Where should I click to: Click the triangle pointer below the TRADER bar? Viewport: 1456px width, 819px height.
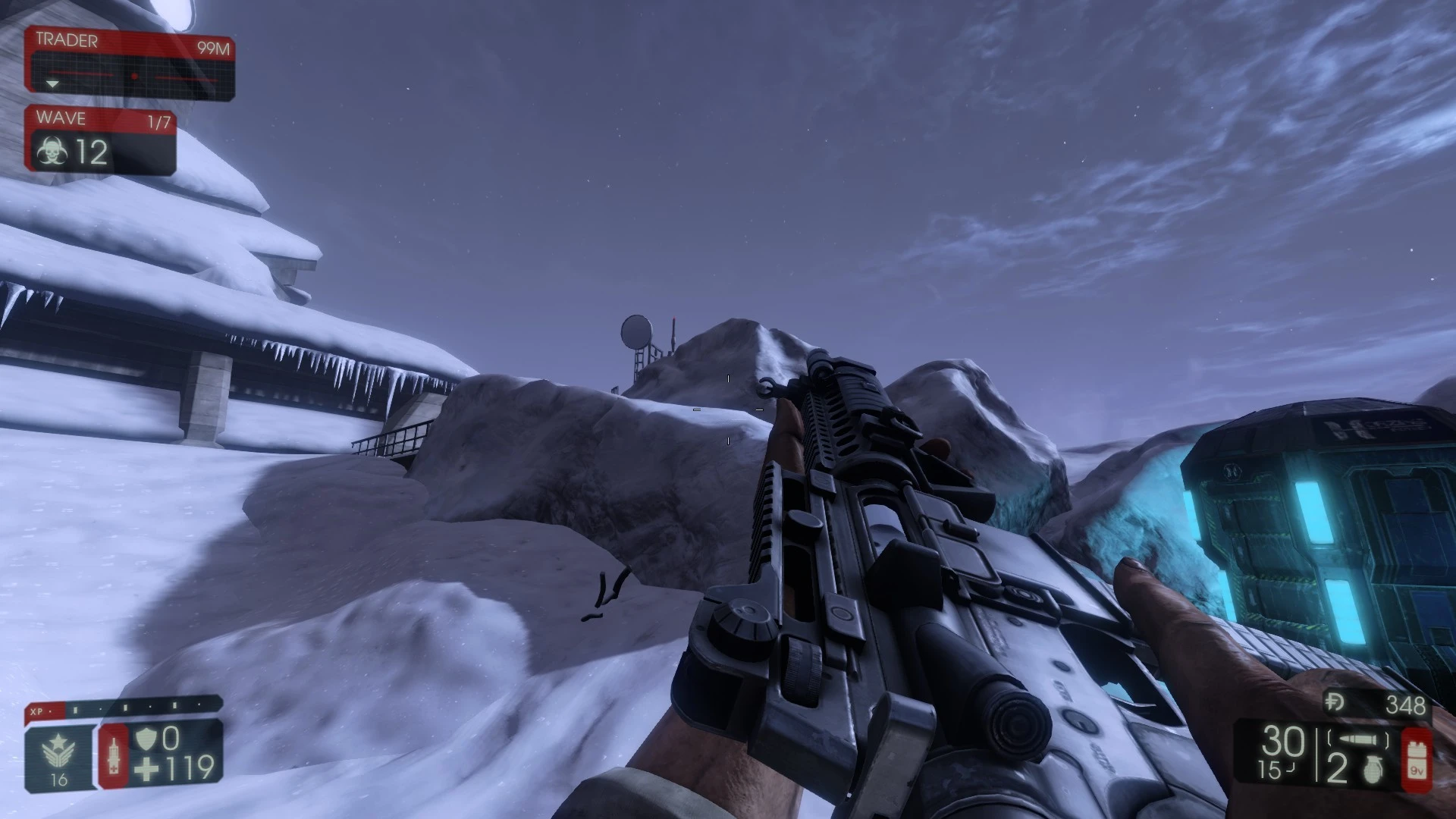click(x=53, y=83)
